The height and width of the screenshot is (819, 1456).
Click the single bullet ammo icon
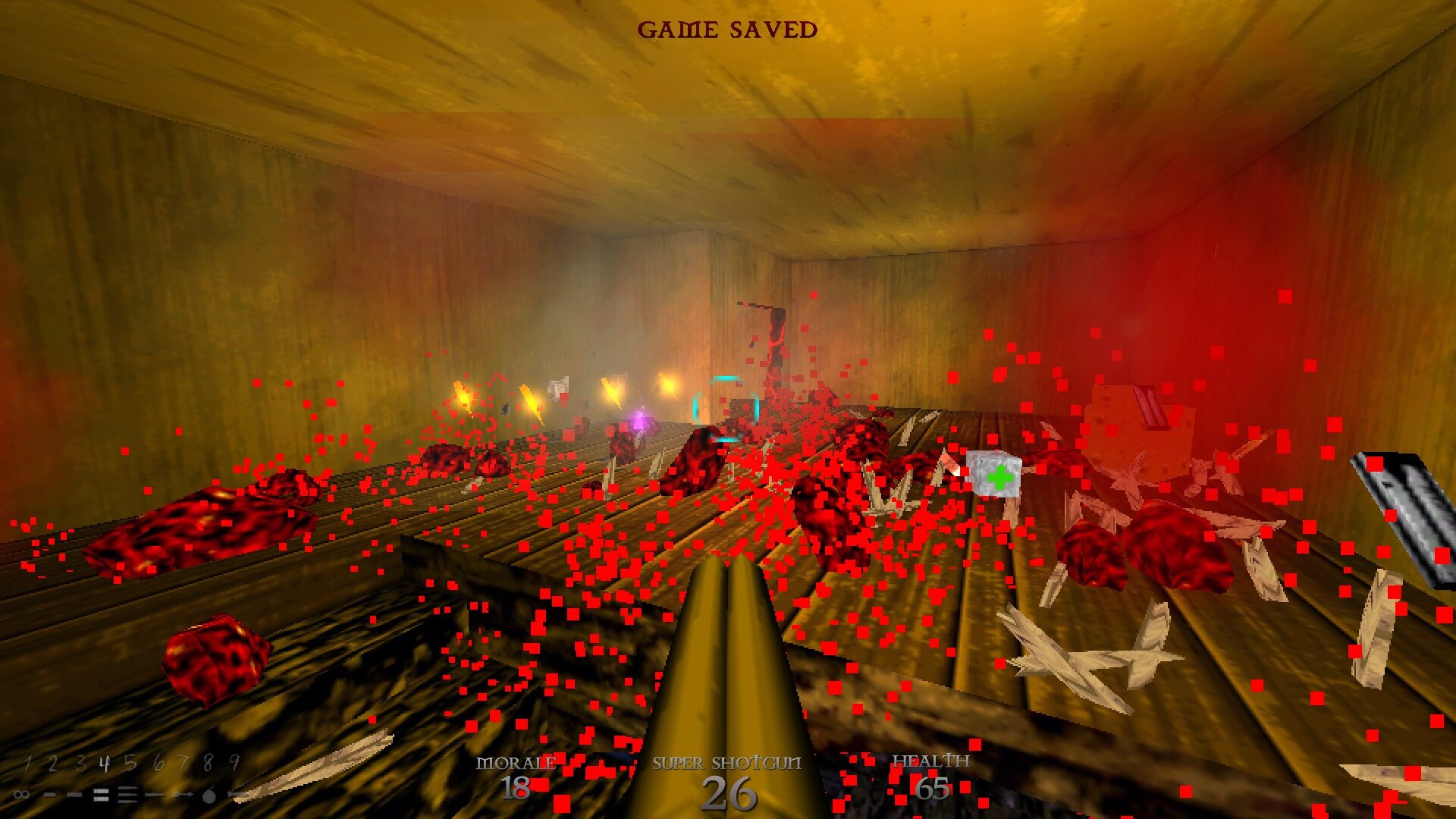point(50,794)
